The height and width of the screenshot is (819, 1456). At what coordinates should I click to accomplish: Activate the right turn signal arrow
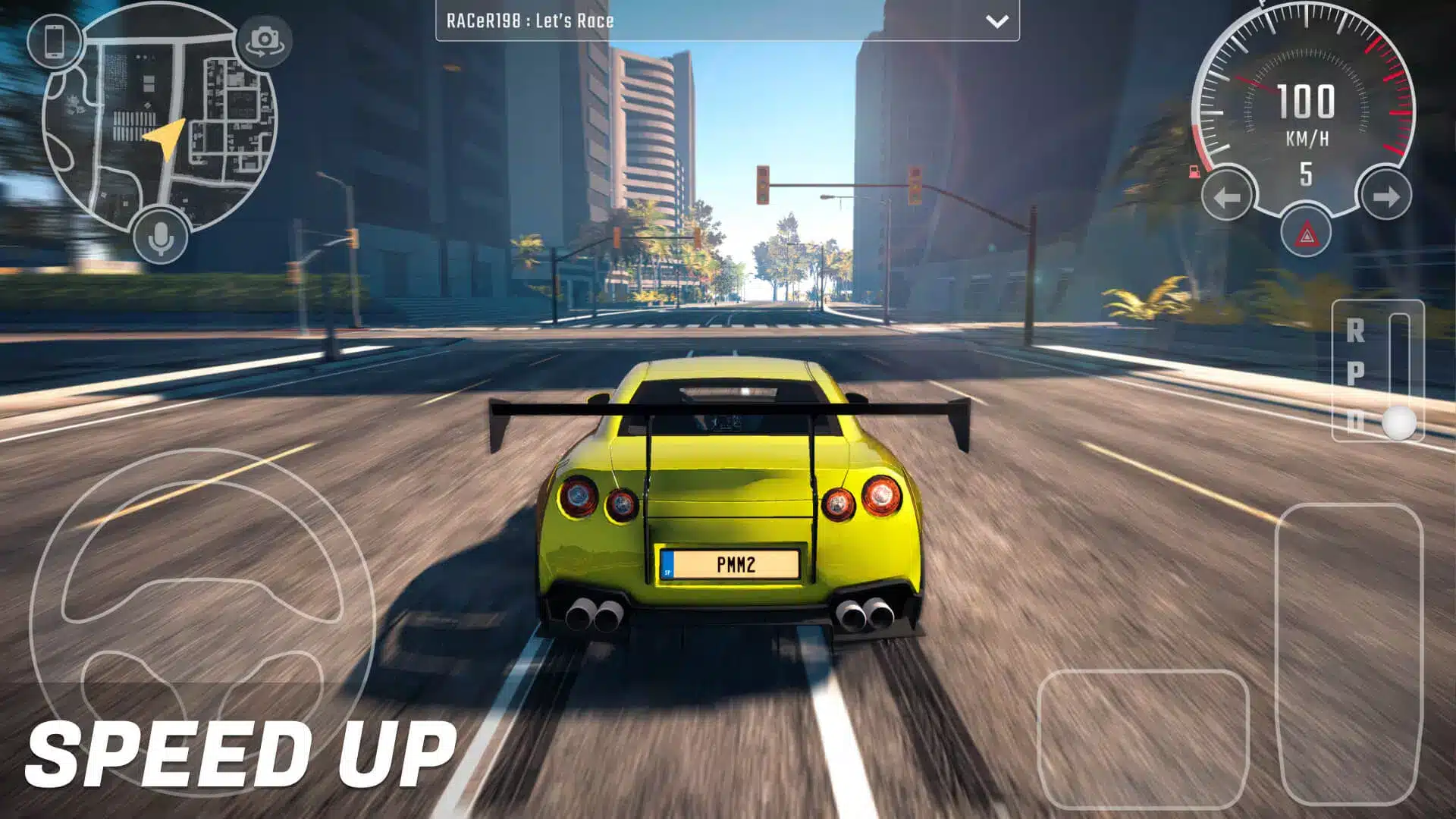(1385, 197)
